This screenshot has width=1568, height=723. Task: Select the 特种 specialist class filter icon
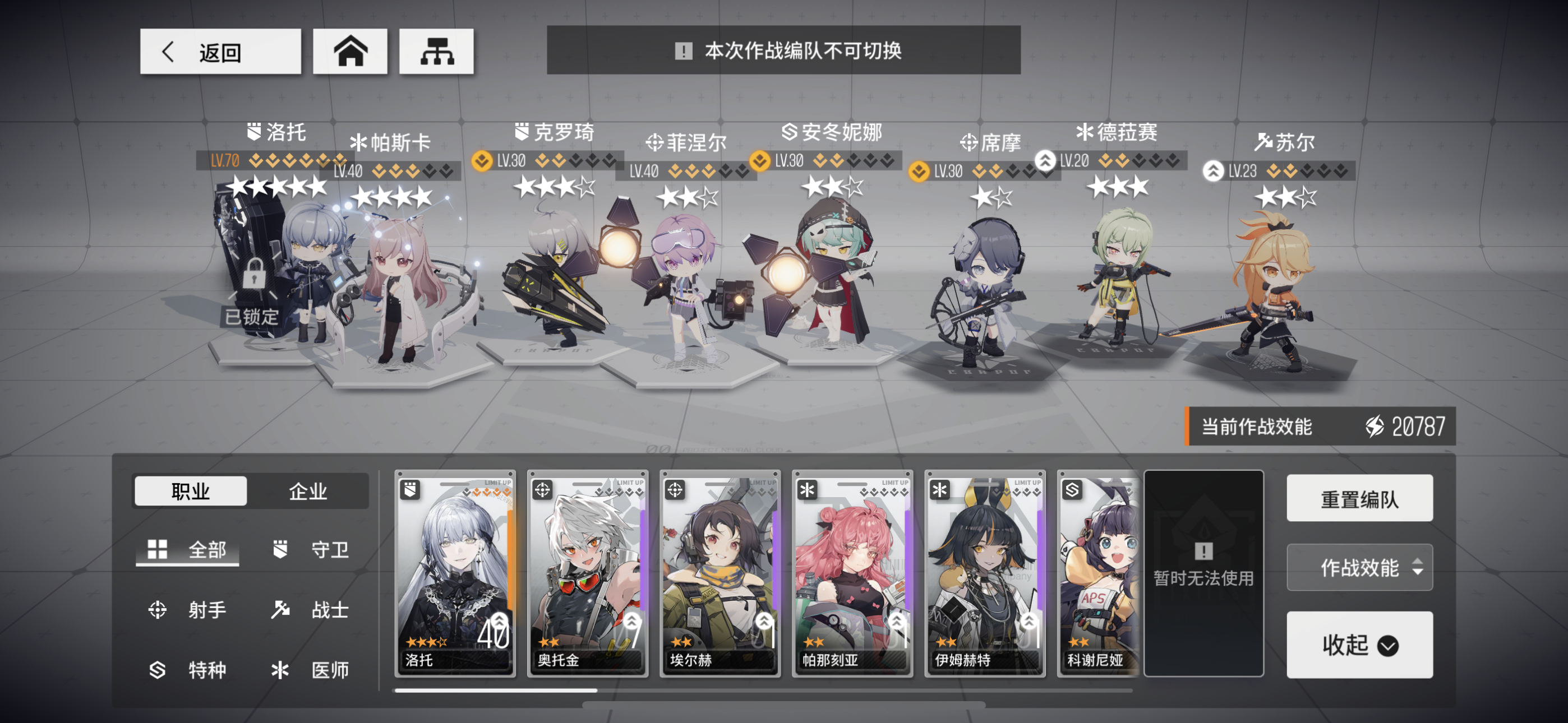click(x=158, y=670)
